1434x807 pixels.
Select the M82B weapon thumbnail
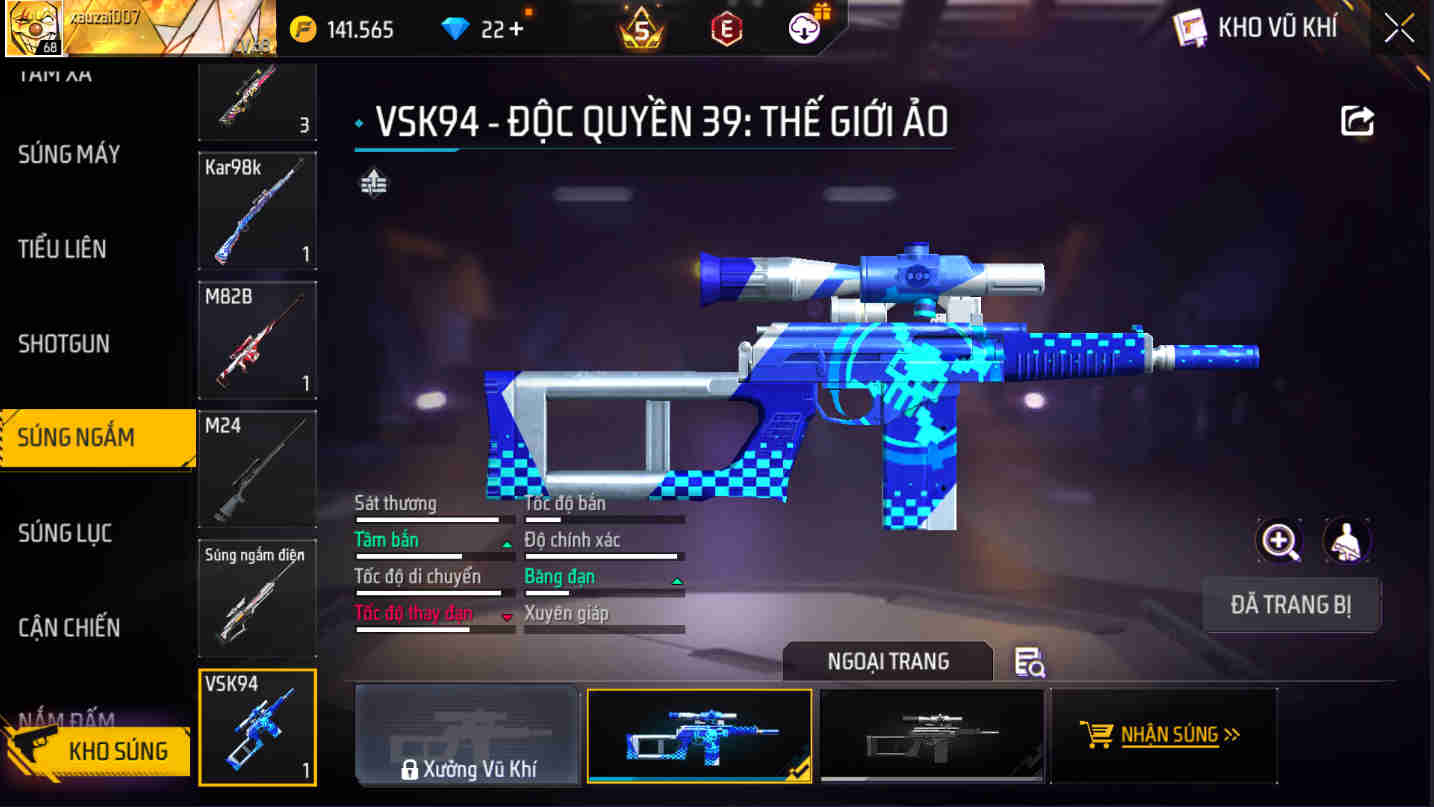tap(257, 340)
